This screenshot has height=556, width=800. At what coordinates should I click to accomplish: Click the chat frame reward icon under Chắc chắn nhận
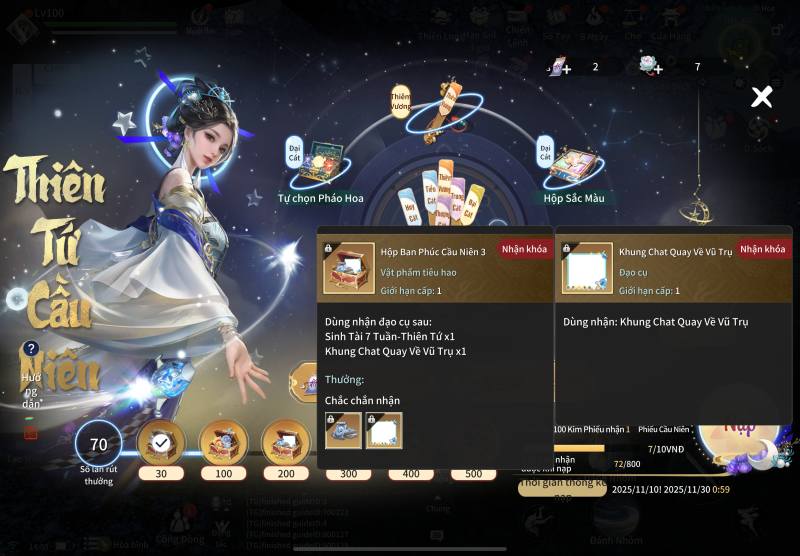(x=384, y=430)
